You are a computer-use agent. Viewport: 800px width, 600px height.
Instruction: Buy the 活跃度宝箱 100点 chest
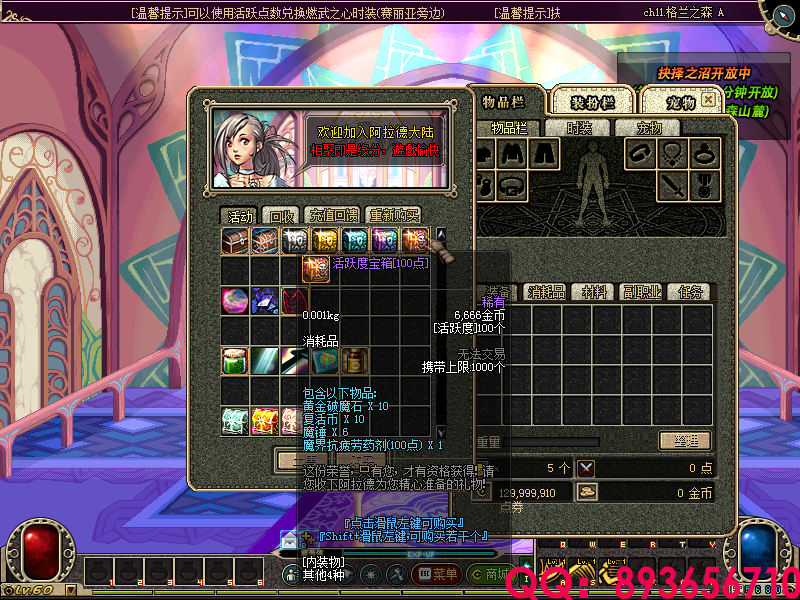tap(415, 240)
